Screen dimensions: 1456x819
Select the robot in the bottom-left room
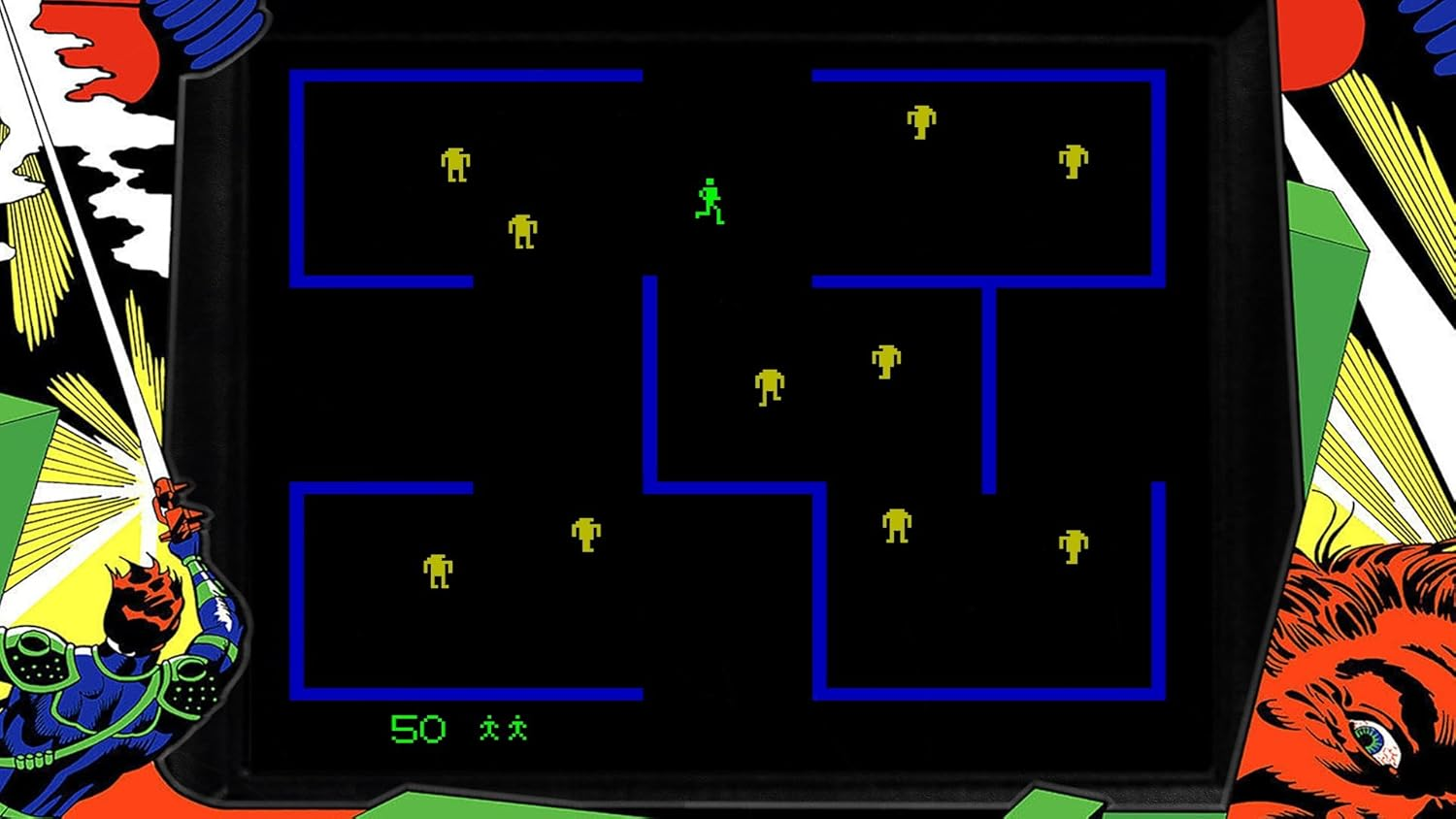click(x=437, y=573)
